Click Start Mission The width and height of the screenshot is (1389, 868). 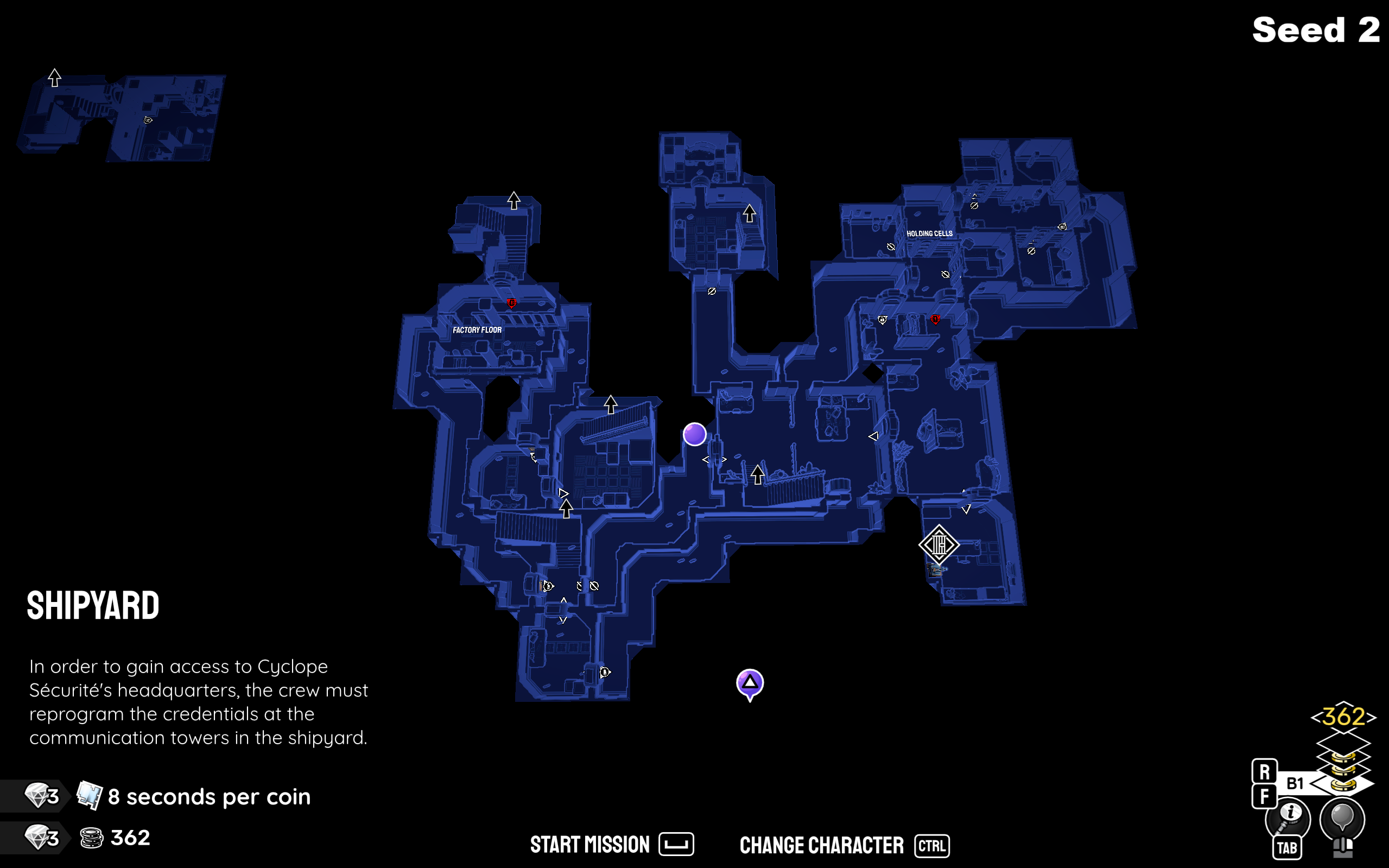tap(589, 844)
